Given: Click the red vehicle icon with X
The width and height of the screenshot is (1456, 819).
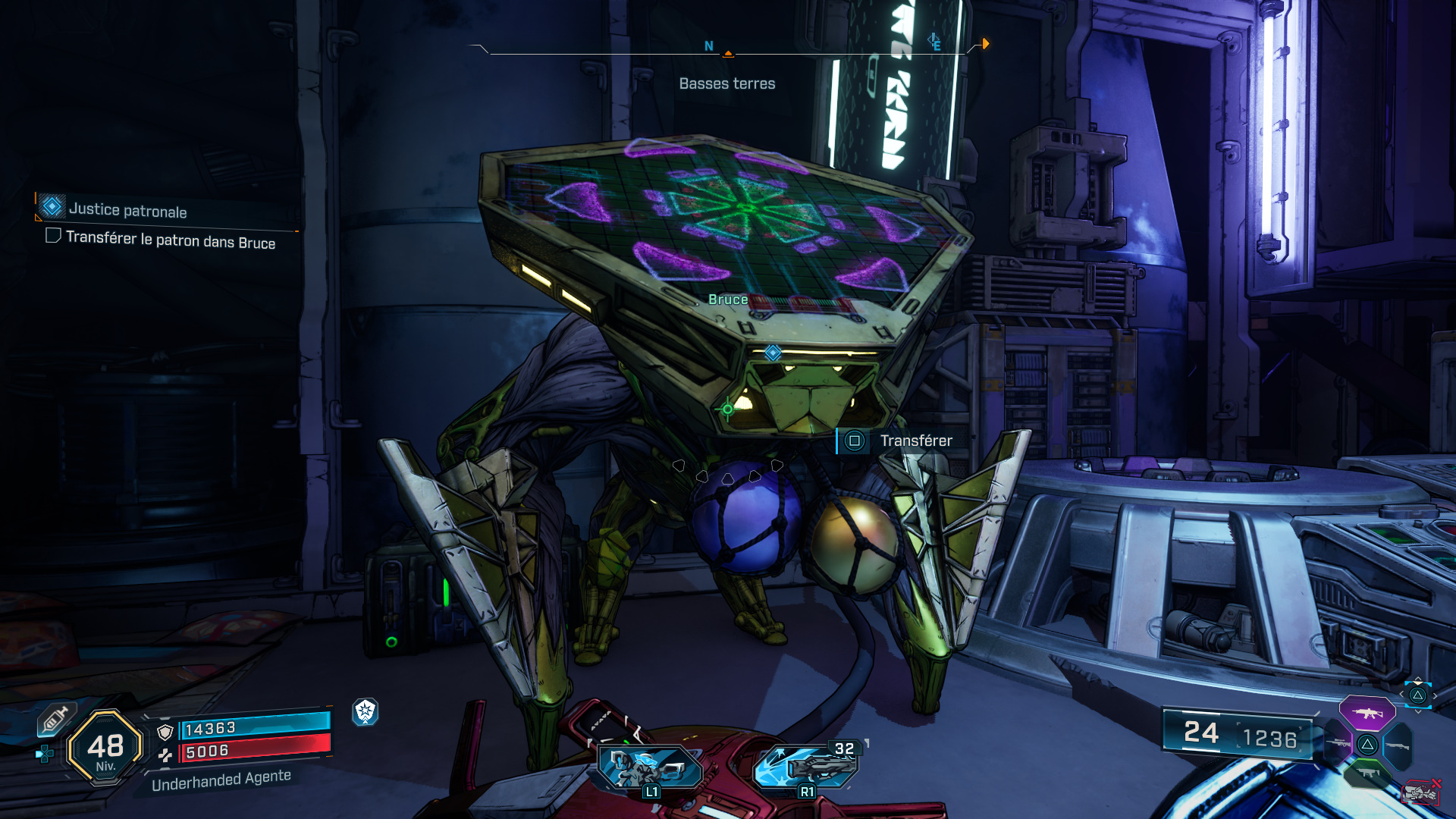Looking at the screenshot, I should [x=1420, y=792].
